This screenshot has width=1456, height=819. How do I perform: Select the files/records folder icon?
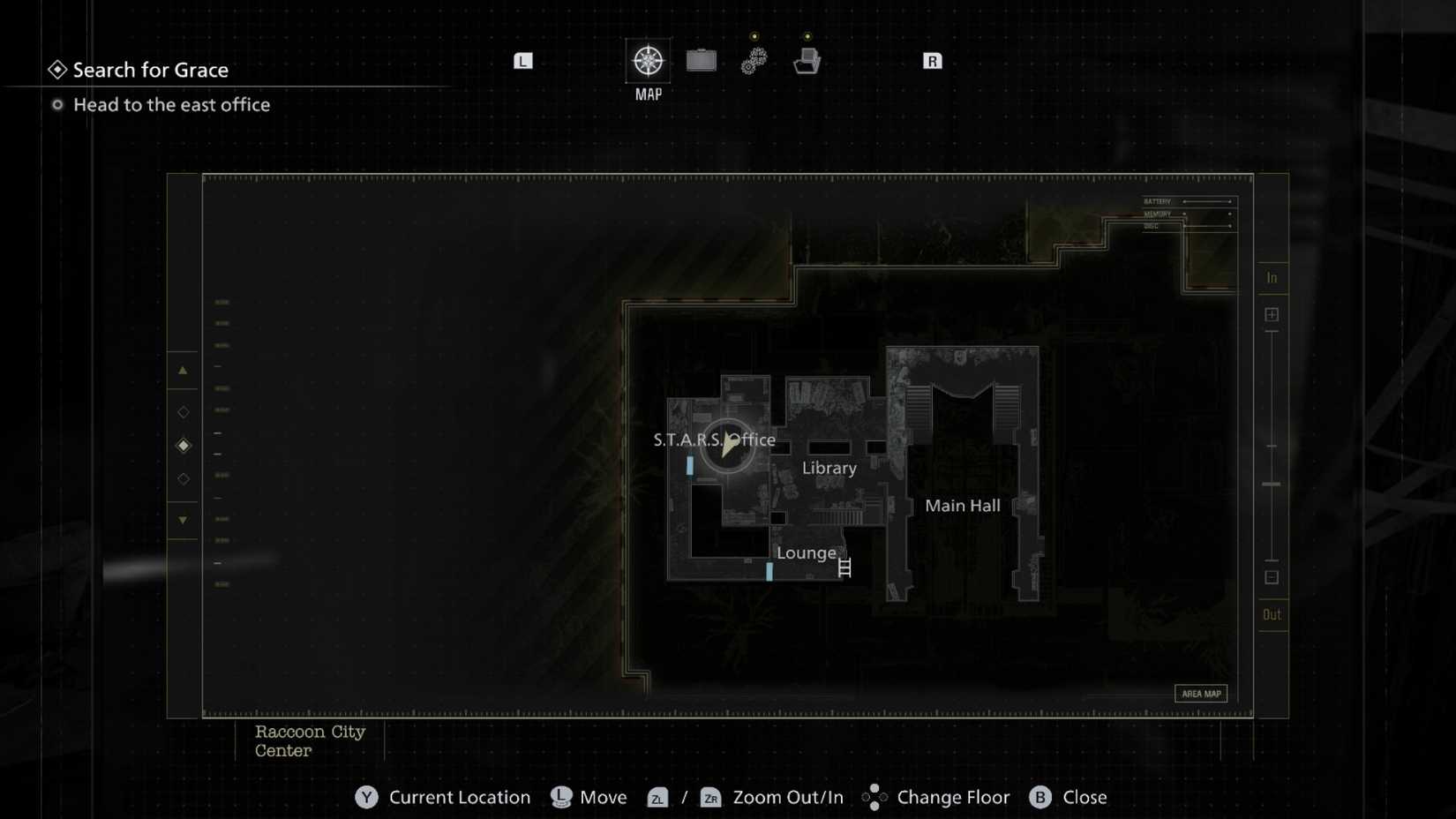806,60
